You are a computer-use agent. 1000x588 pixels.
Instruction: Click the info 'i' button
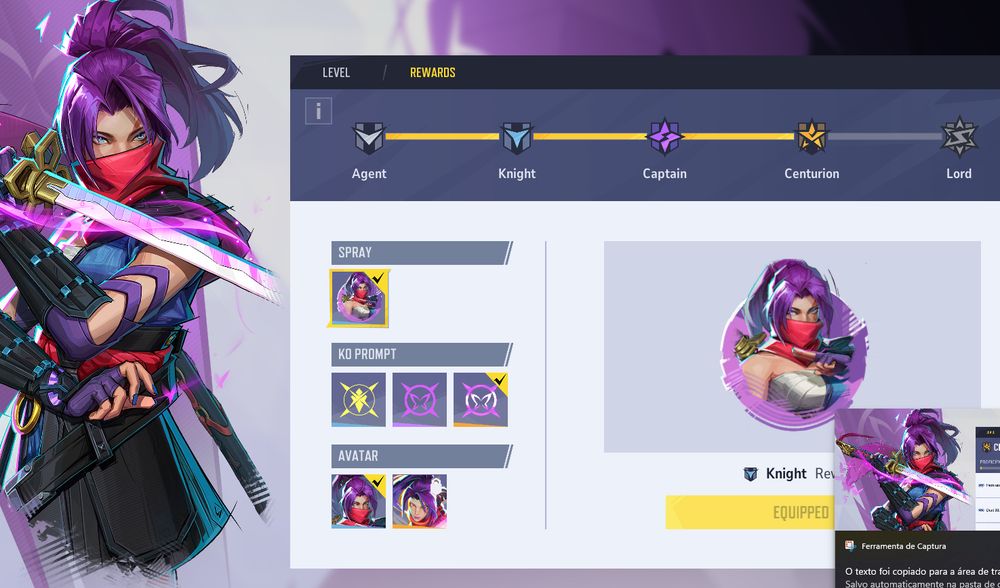318,111
